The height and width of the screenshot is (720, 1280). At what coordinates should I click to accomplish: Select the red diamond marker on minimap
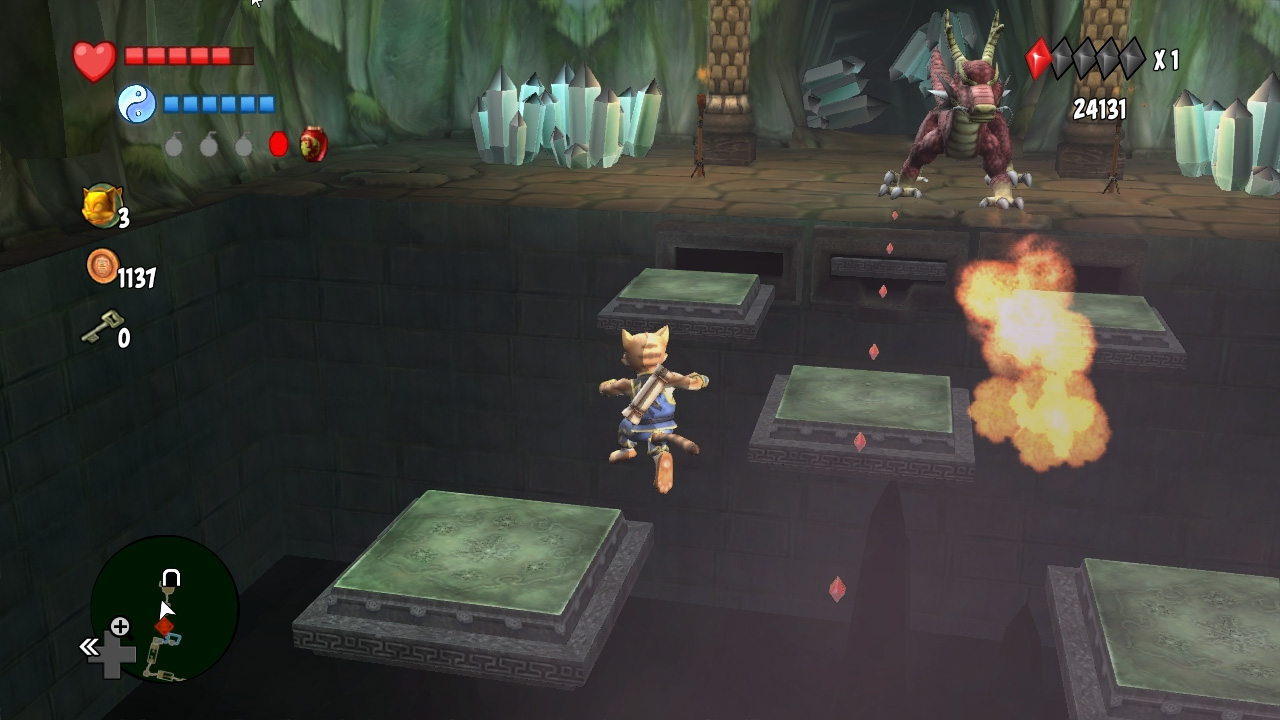[163, 627]
